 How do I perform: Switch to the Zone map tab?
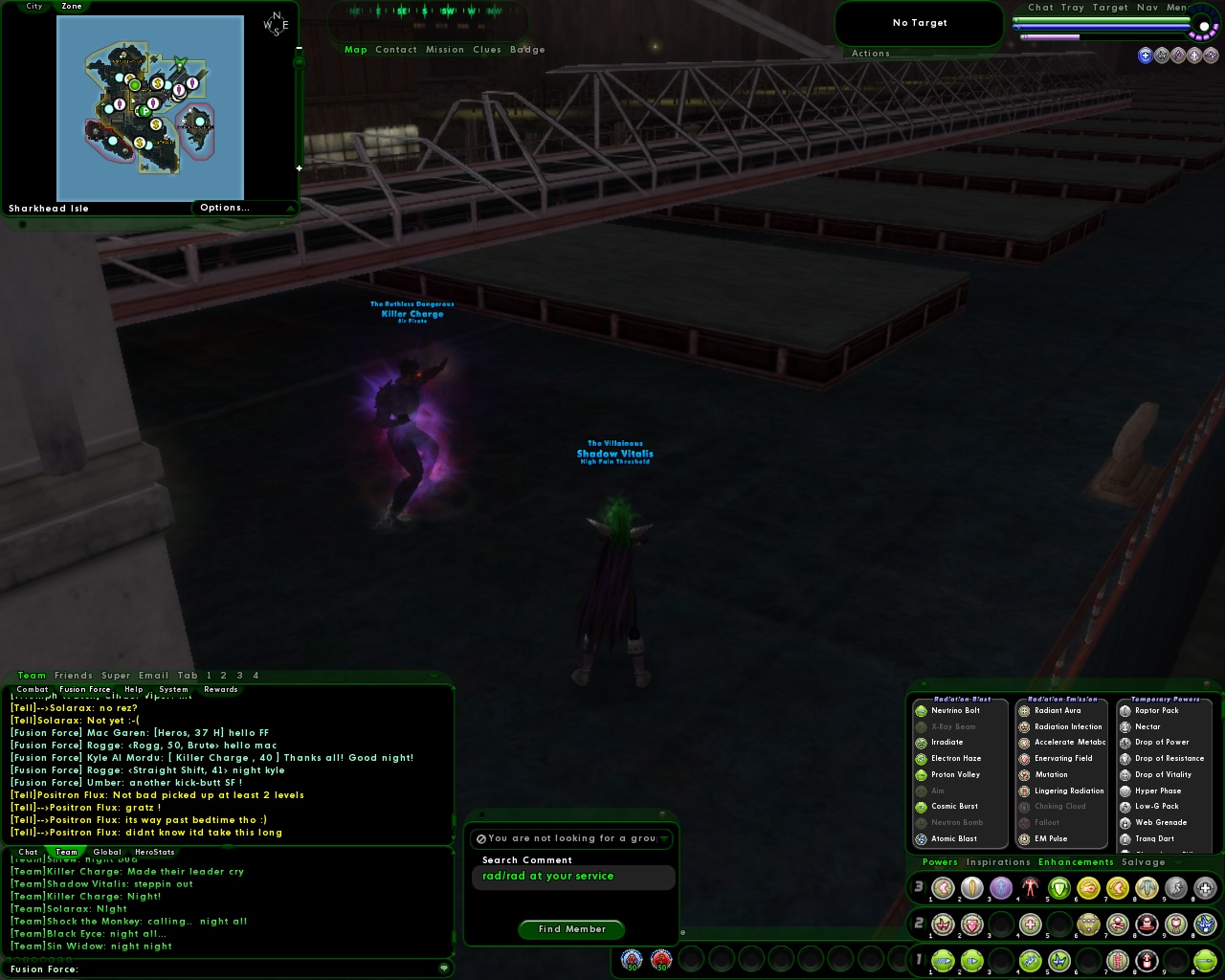click(x=72, y=7)
